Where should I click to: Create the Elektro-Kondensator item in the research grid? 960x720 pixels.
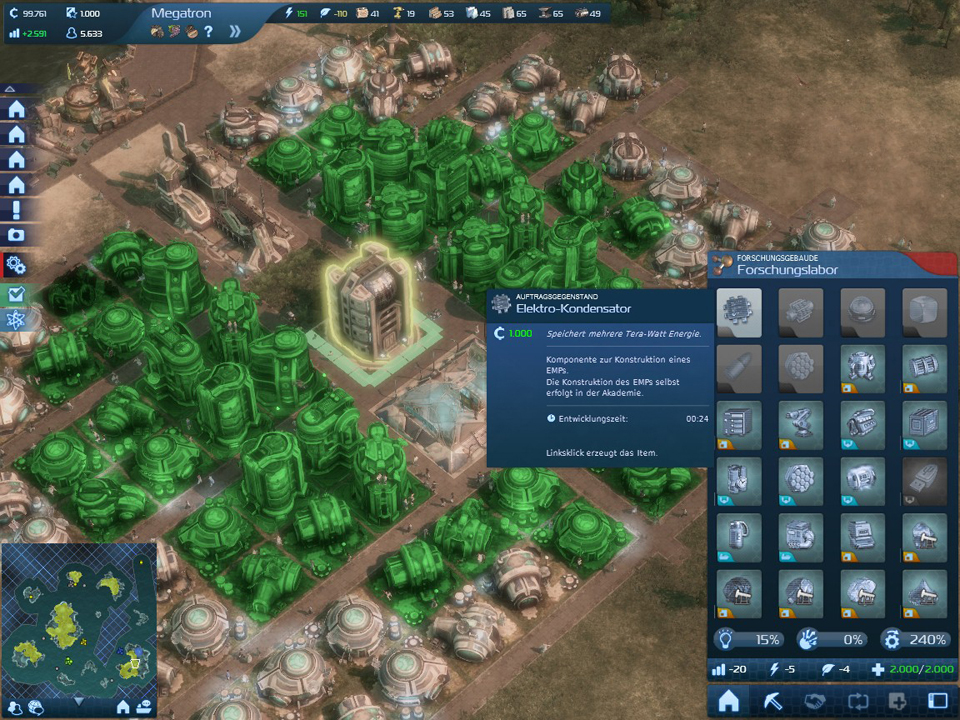739,312
